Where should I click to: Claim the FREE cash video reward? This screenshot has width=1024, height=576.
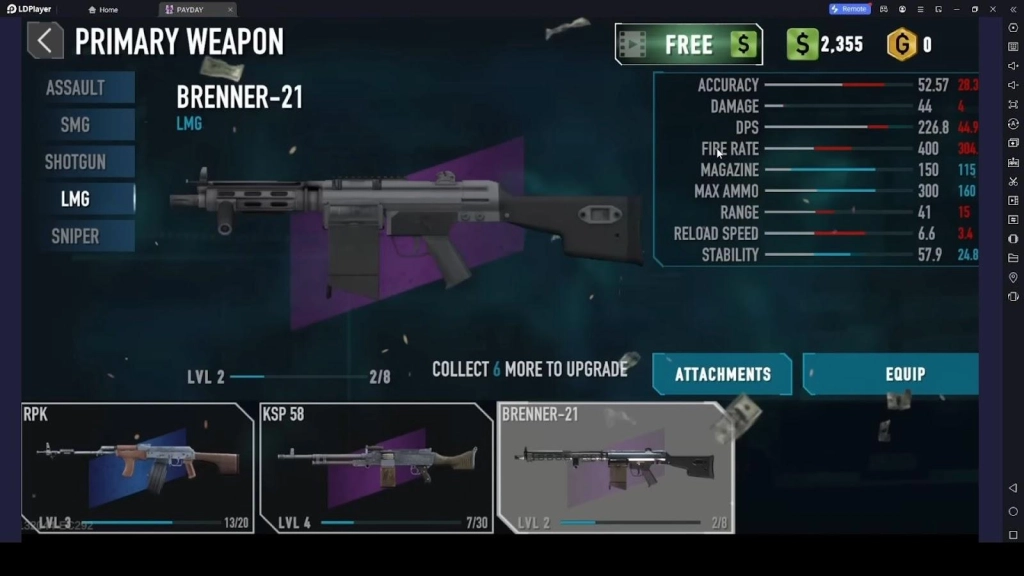(688, 45)
